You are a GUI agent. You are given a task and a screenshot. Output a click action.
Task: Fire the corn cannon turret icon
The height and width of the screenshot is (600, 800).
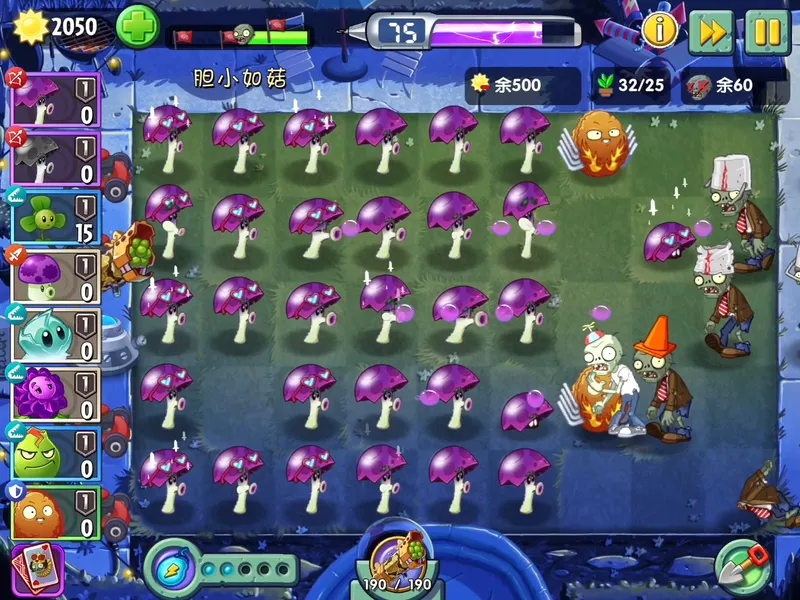coord(386,555)
